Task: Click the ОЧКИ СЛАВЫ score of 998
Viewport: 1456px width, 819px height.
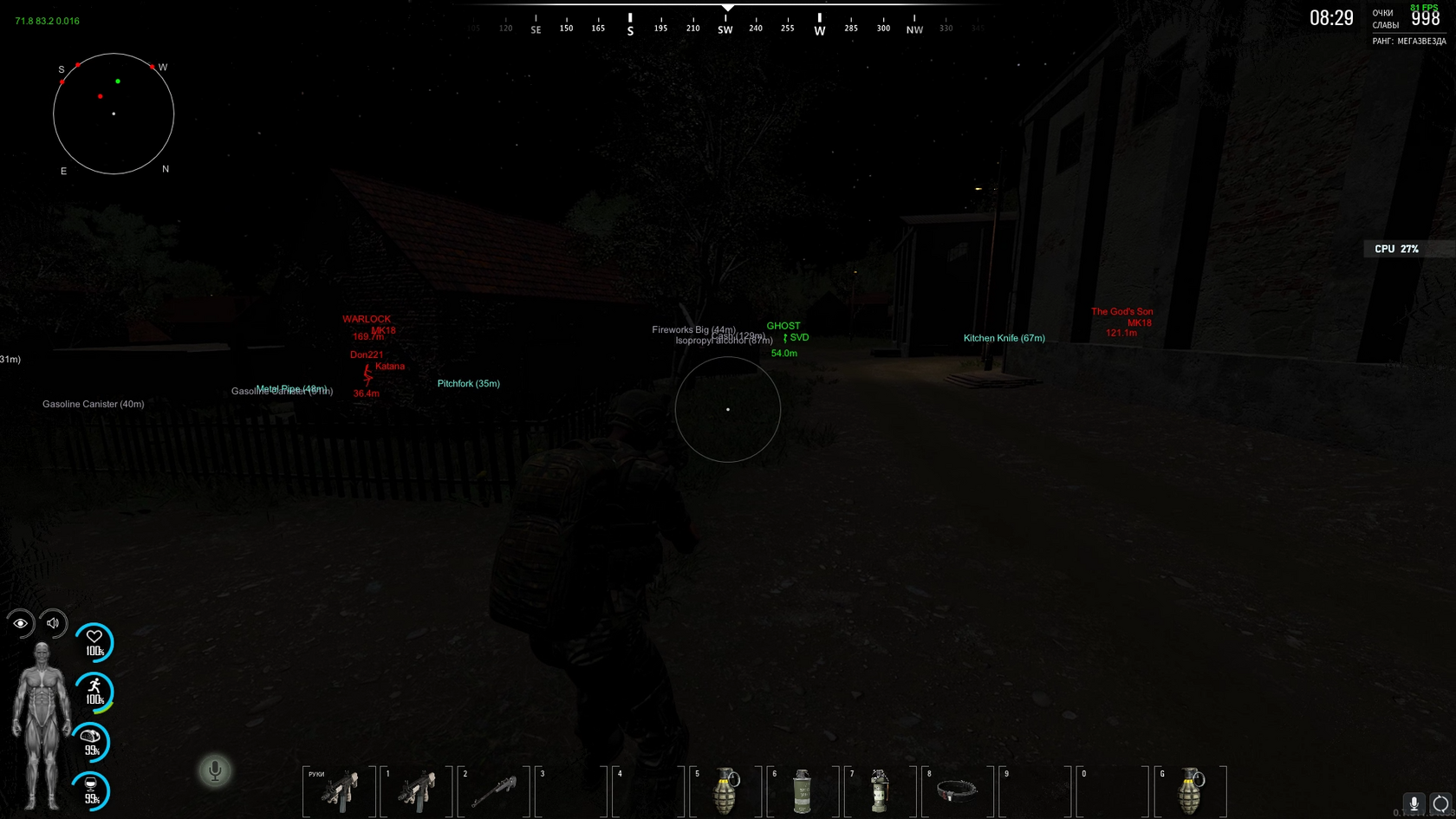Action: (1424, 19)
